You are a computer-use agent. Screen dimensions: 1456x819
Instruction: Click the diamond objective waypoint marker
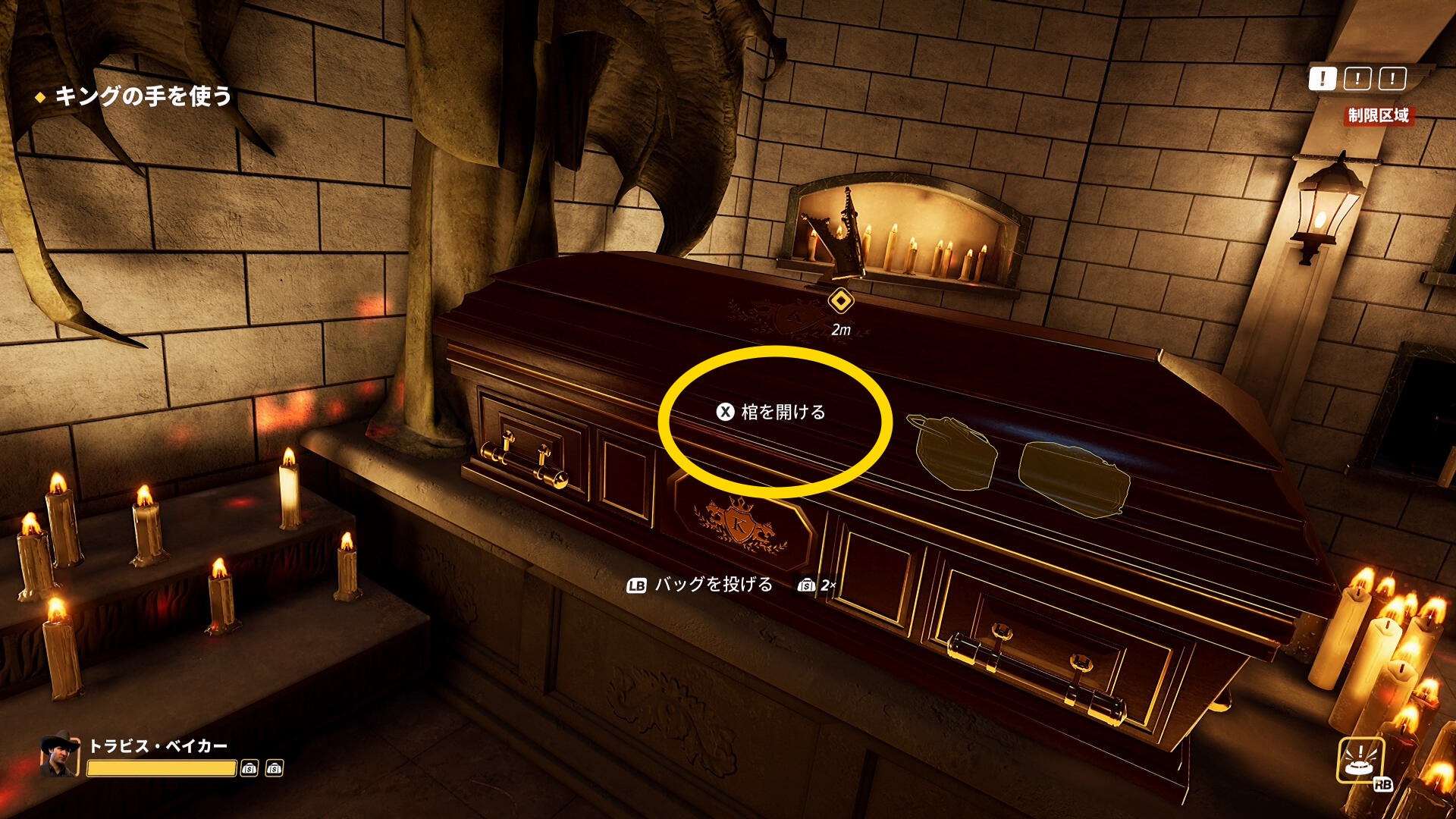point(840,301)
